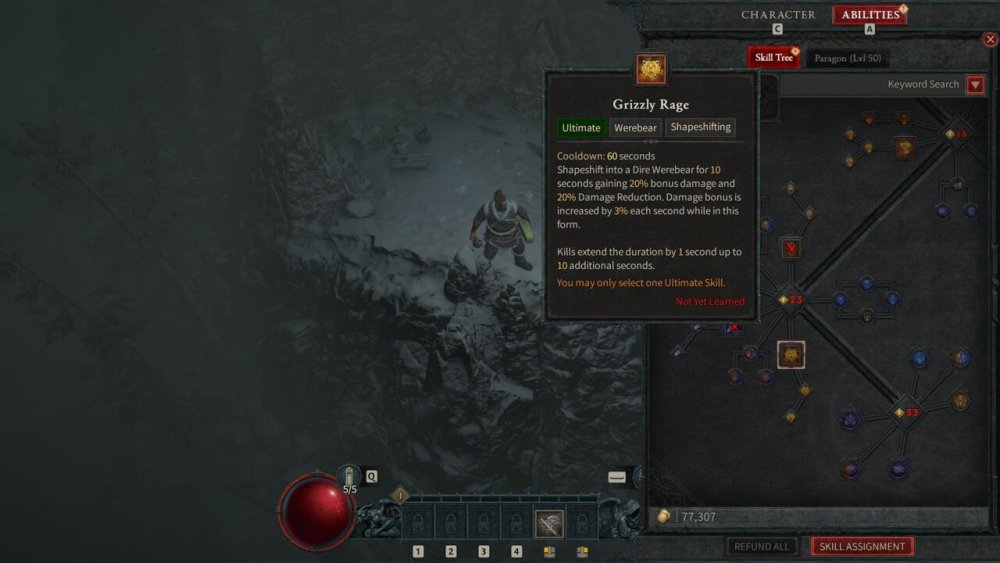Close the abilities panel with the X
The image size is (1000, 563).
click(x=990, y=40)
